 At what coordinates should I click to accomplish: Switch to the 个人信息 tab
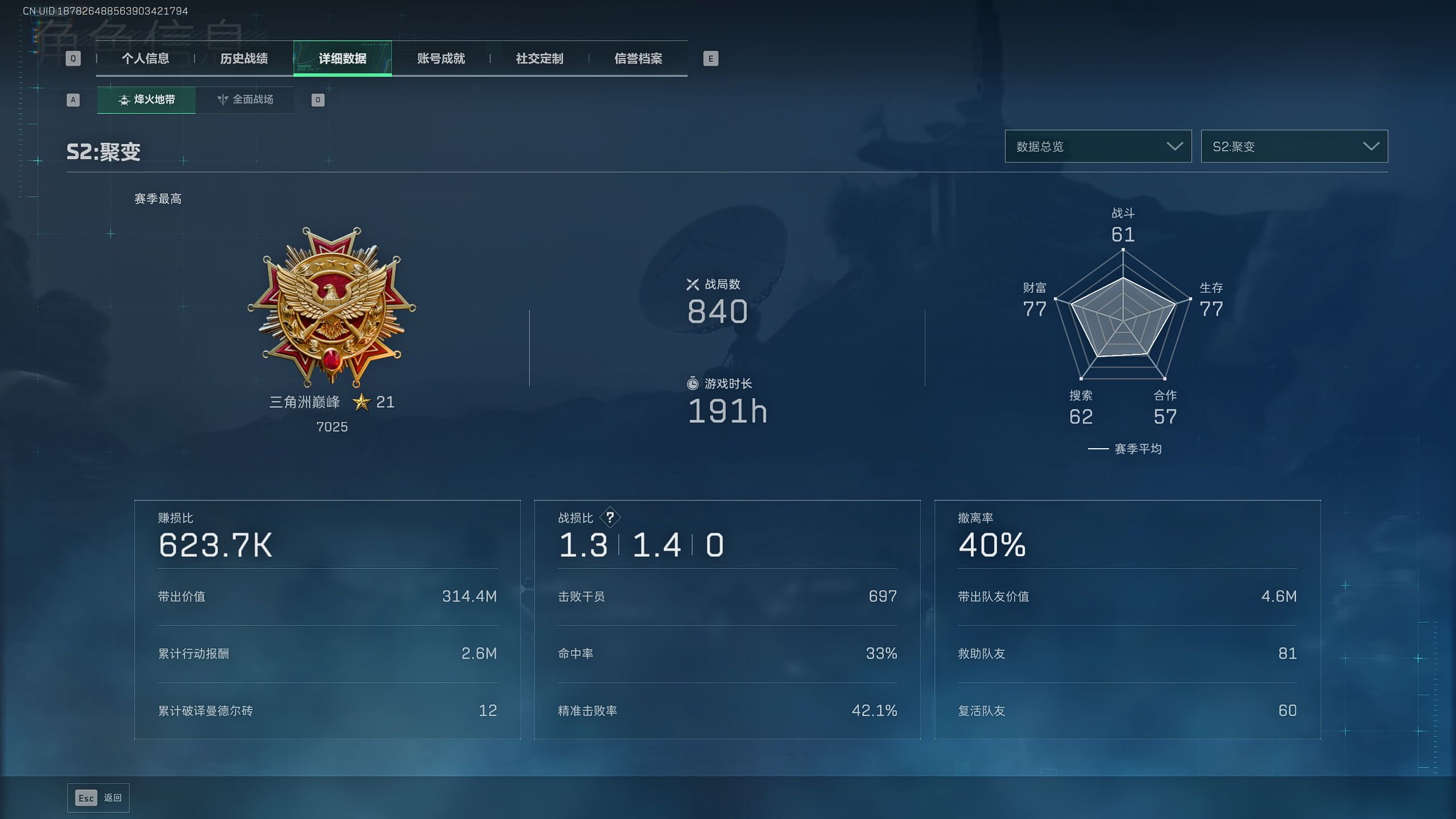click(x=145, y=59)
